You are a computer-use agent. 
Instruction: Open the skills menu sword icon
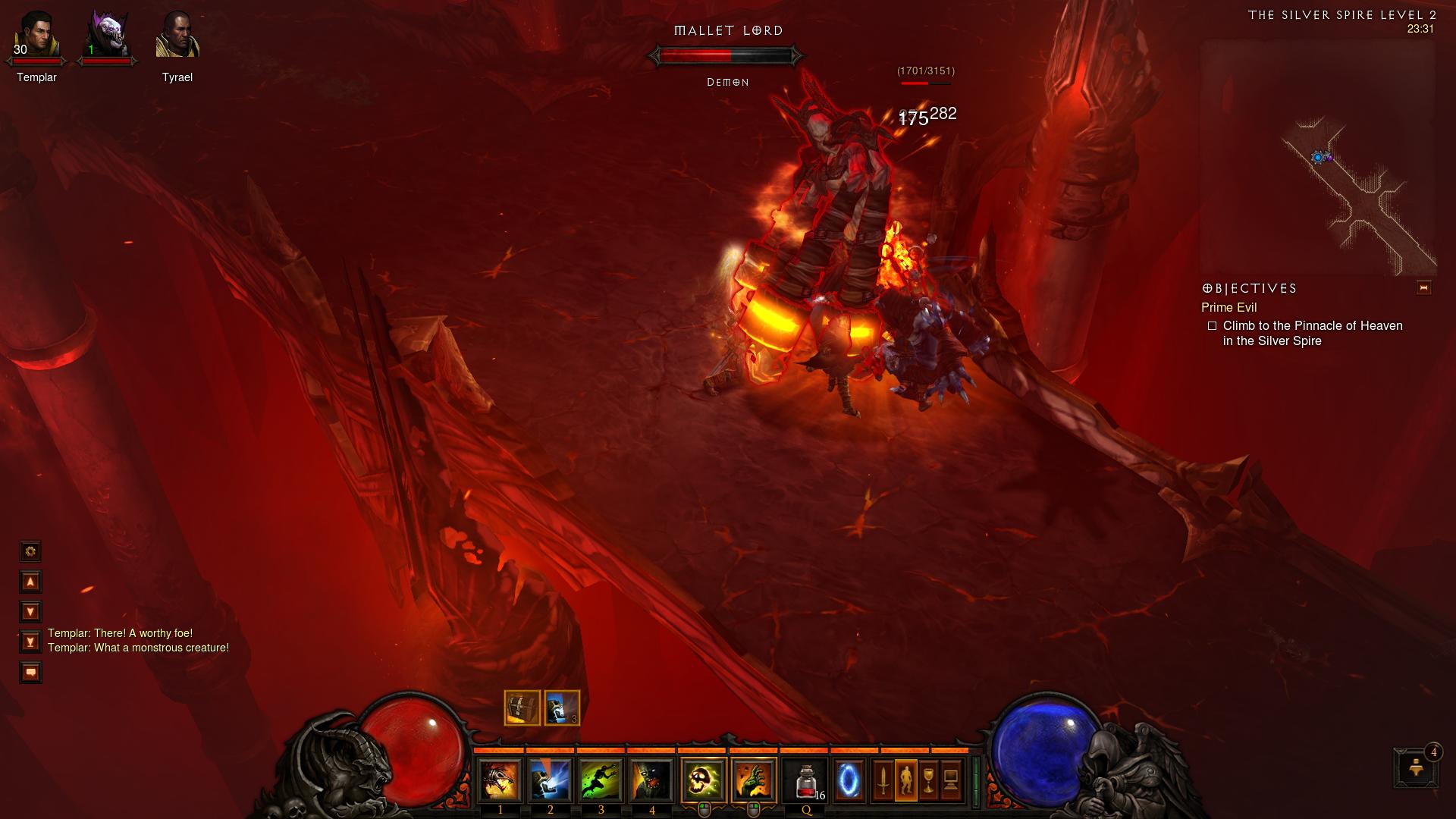[x=883, y=780]
